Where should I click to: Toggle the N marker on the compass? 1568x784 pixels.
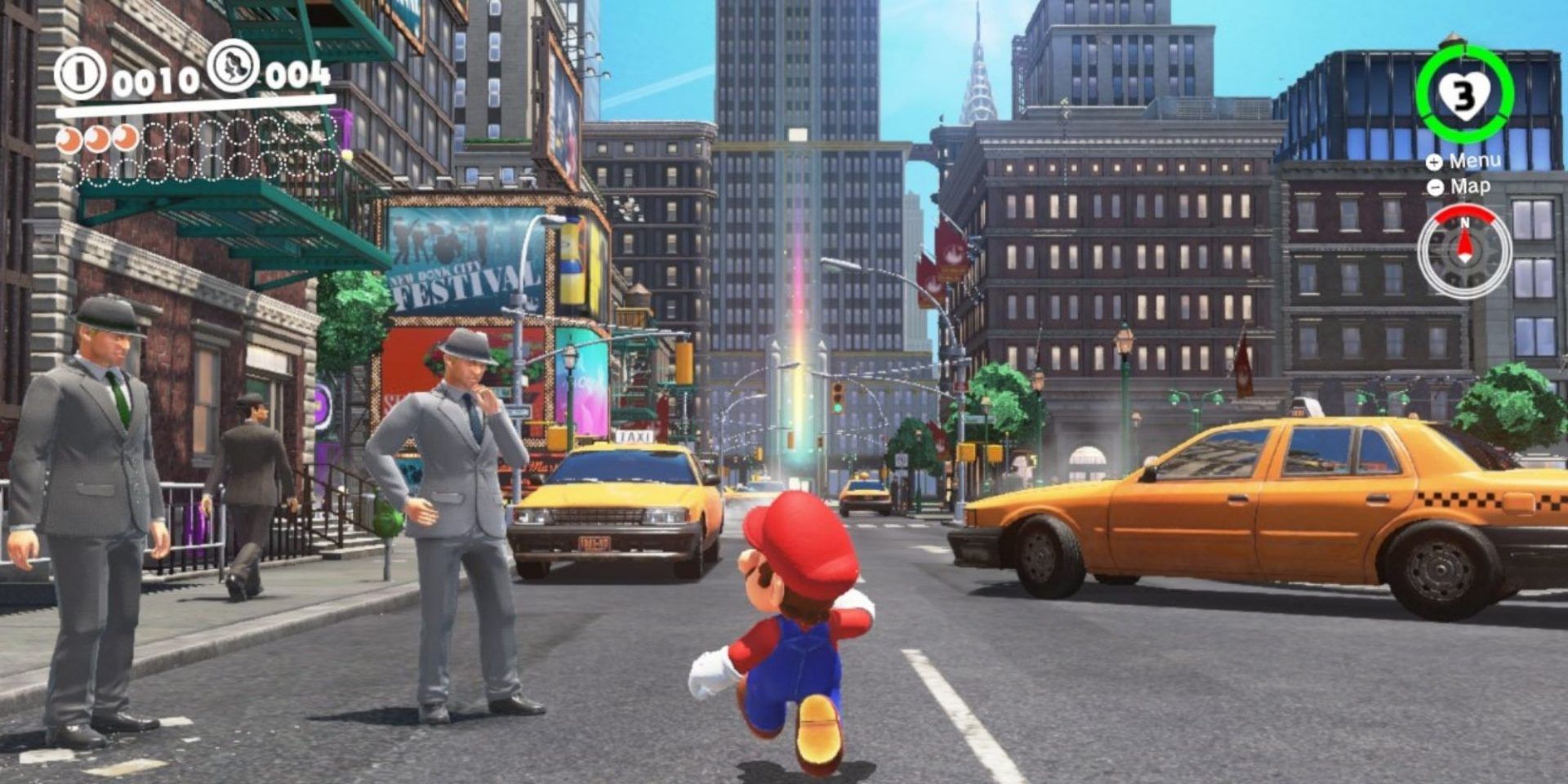point(1466,222)
